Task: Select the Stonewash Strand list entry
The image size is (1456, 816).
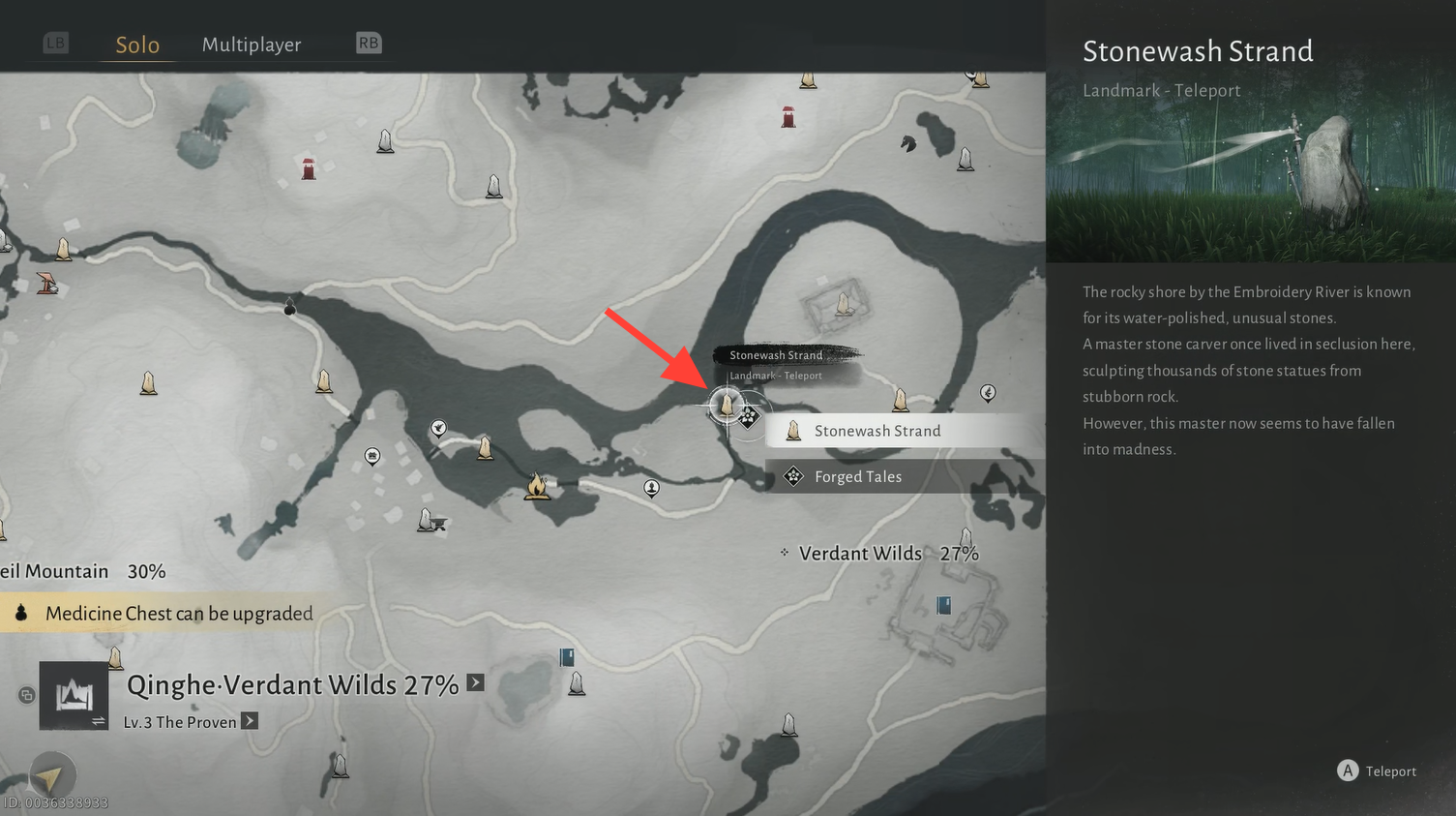Action: (x=877, y=431)
